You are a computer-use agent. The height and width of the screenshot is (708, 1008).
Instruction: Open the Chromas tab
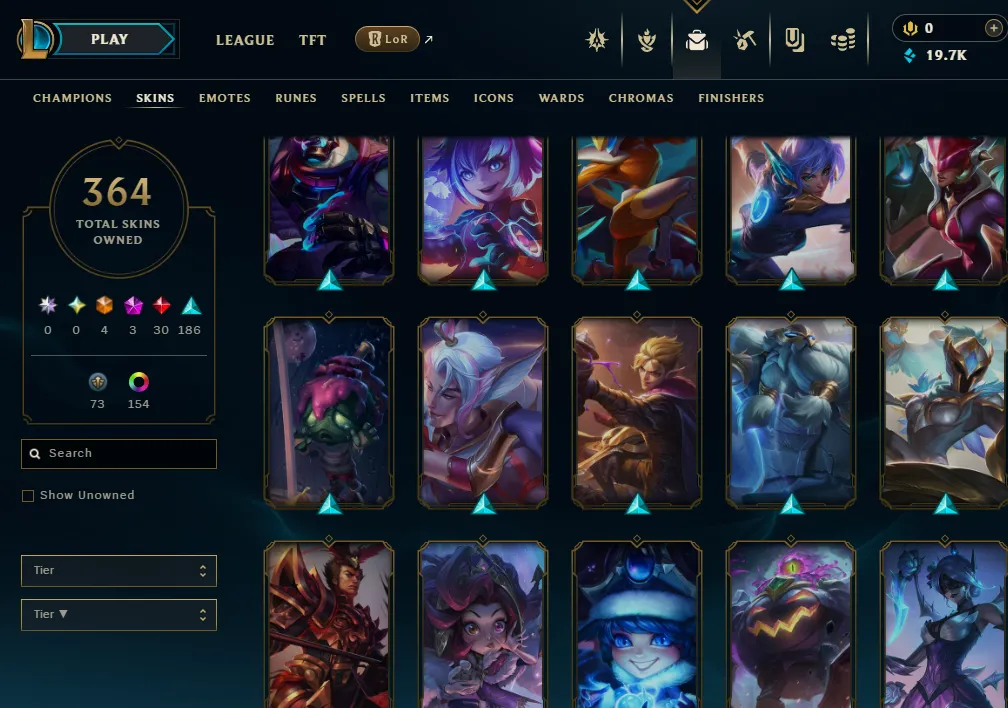coord(641,98)
